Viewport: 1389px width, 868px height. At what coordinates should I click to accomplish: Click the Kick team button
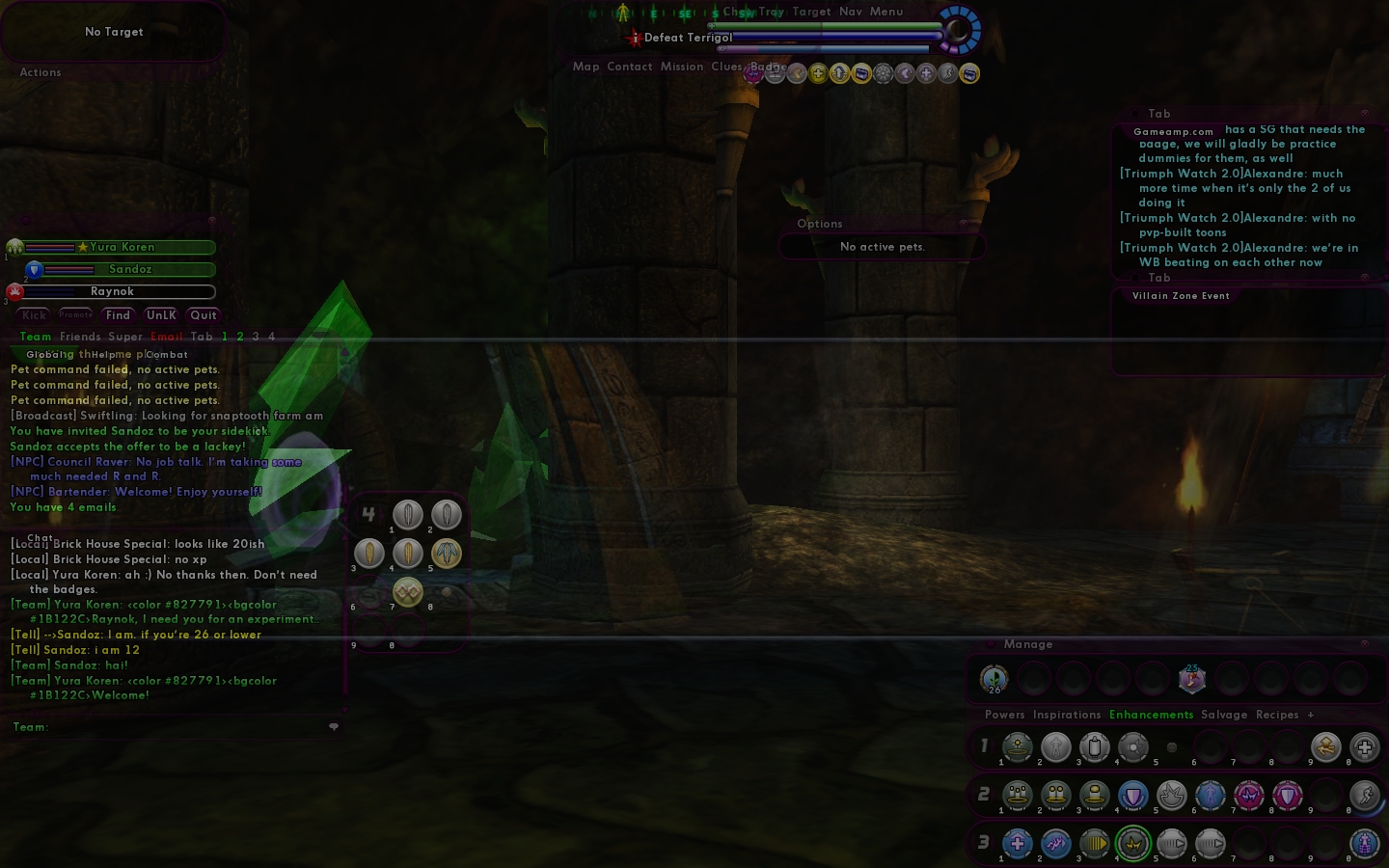pos(34,315)
